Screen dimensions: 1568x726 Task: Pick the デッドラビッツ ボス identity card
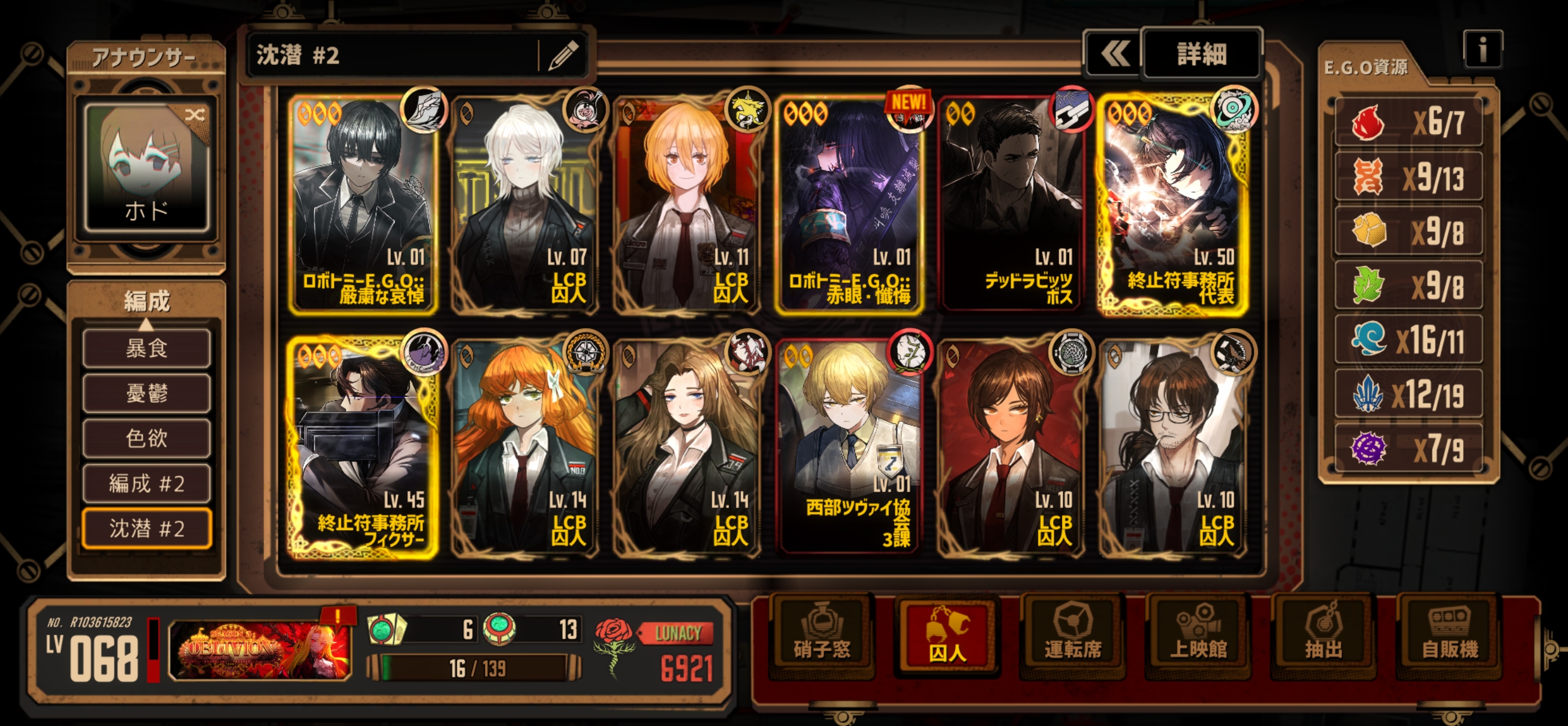tap(1011, 204)
